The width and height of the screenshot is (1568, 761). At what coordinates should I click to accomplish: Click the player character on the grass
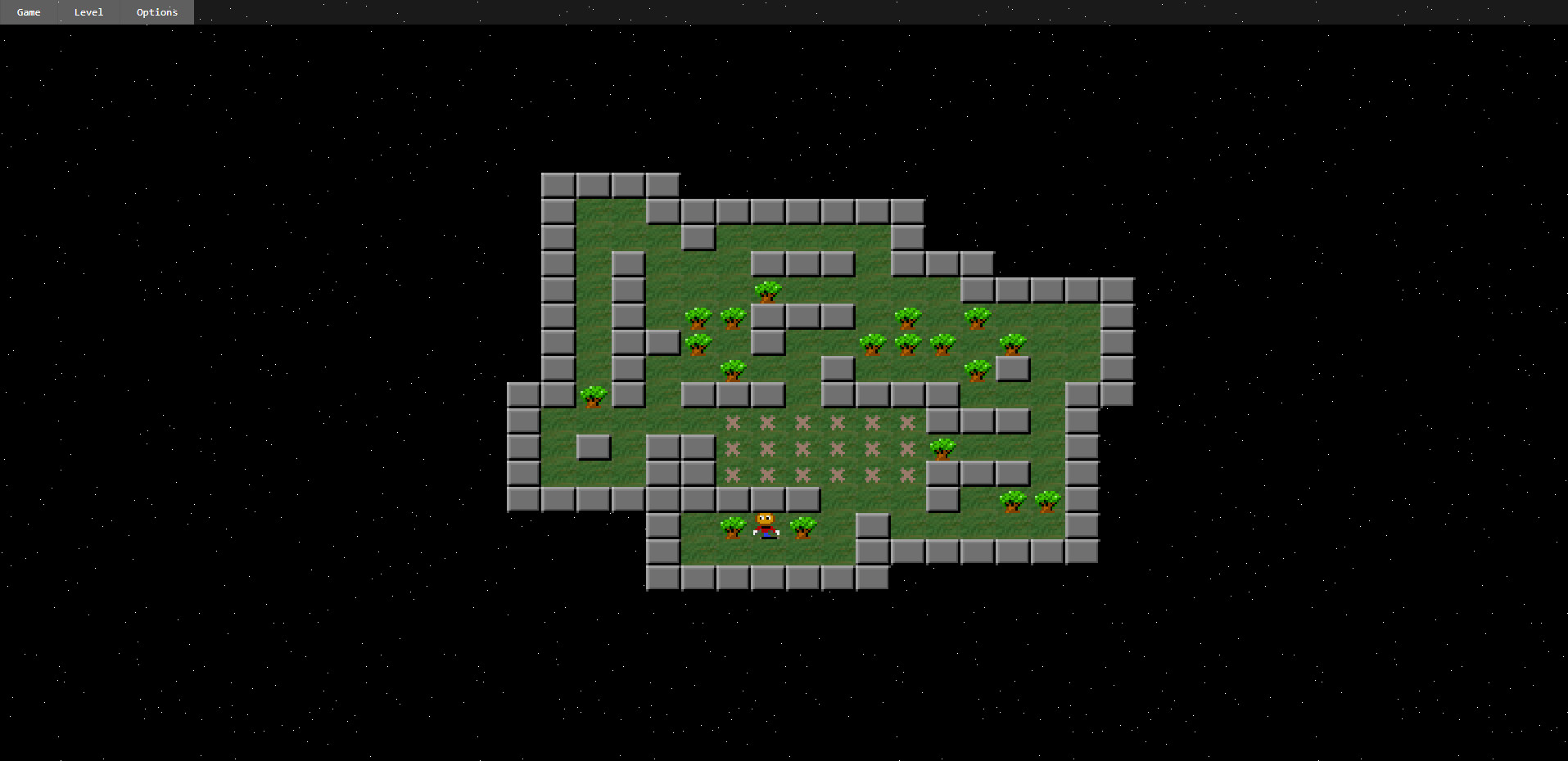pyautogui.click(x=766, y=525)
